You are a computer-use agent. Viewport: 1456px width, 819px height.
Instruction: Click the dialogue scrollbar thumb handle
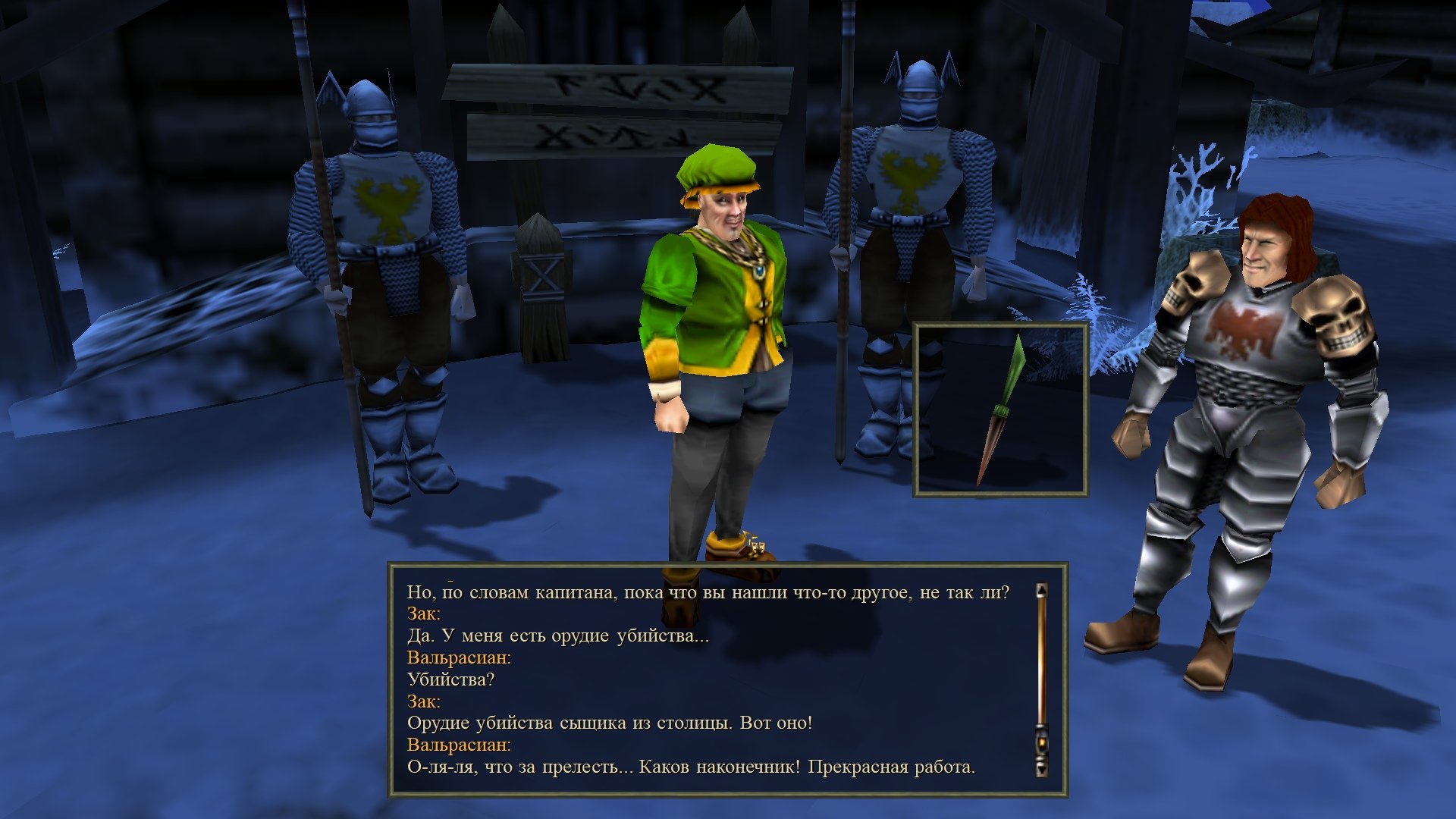1042,743
